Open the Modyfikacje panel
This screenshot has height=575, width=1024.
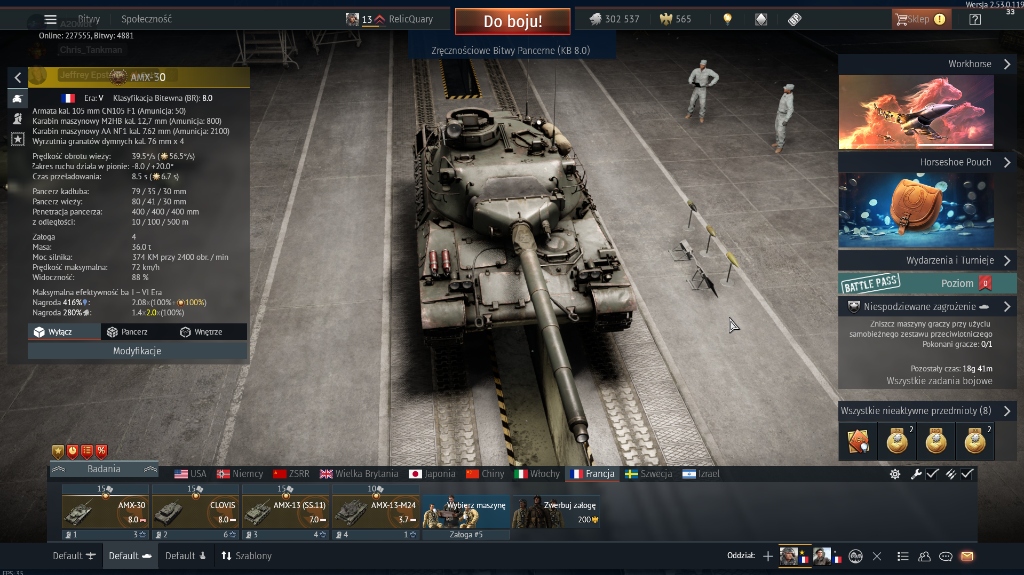138,351
